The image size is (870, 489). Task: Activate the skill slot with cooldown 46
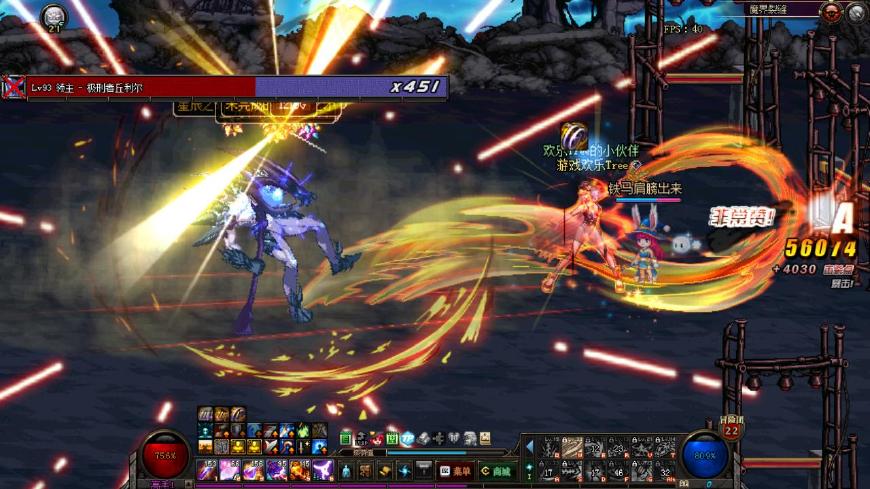(619, 472)
